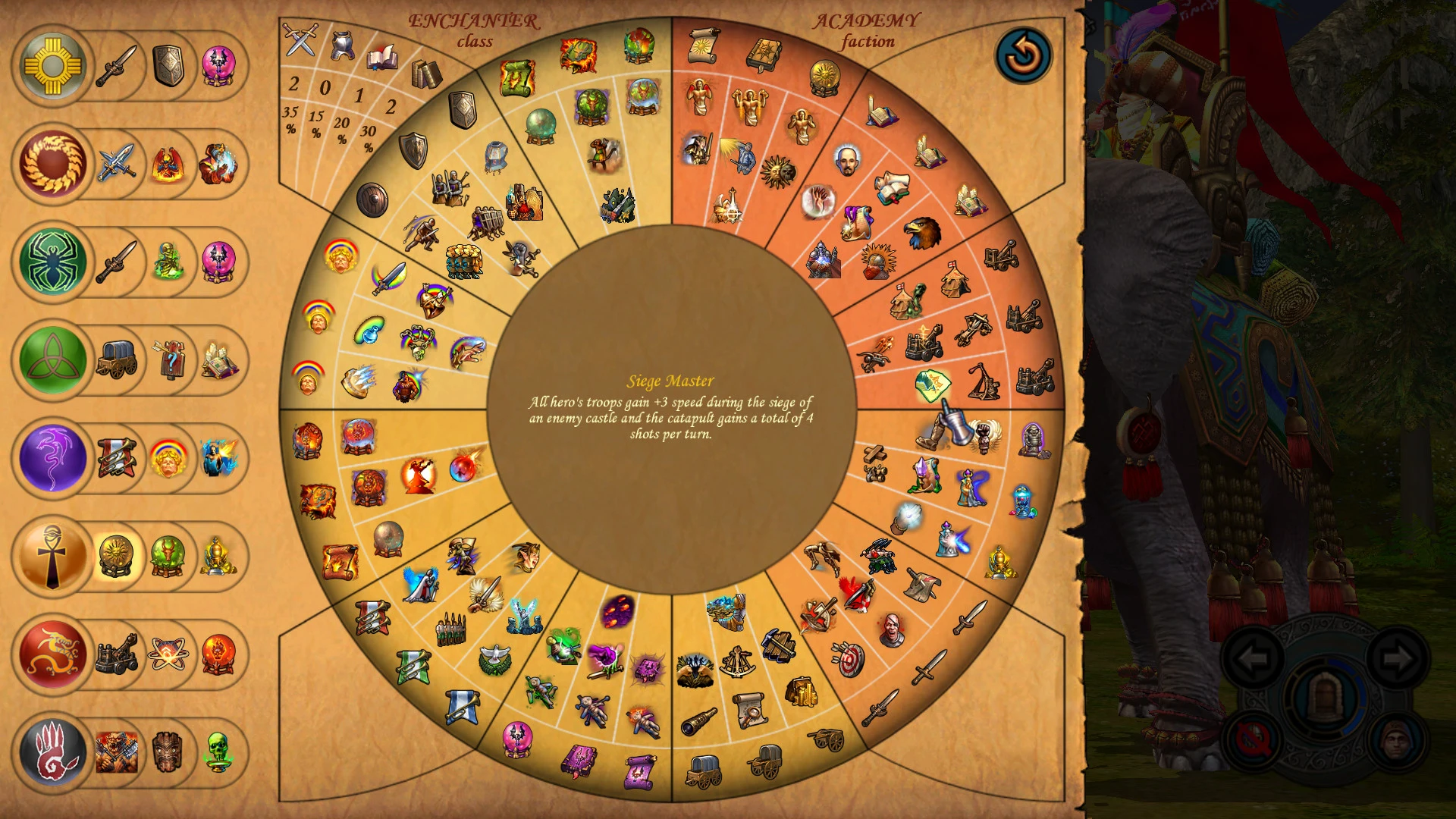Select the green skull perk in the bottom row
The height and width of the screenshot is (819, 1456).
219,753
